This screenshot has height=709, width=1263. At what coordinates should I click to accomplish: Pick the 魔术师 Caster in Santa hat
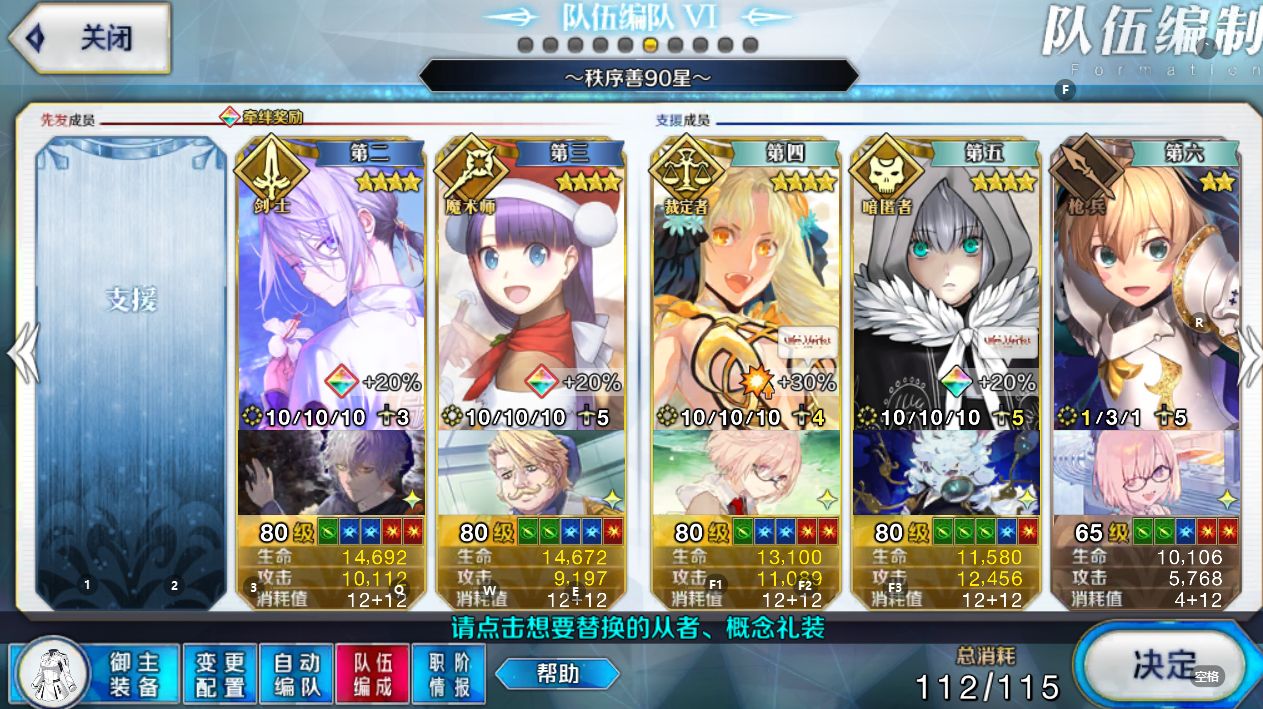tap(531, 290)
